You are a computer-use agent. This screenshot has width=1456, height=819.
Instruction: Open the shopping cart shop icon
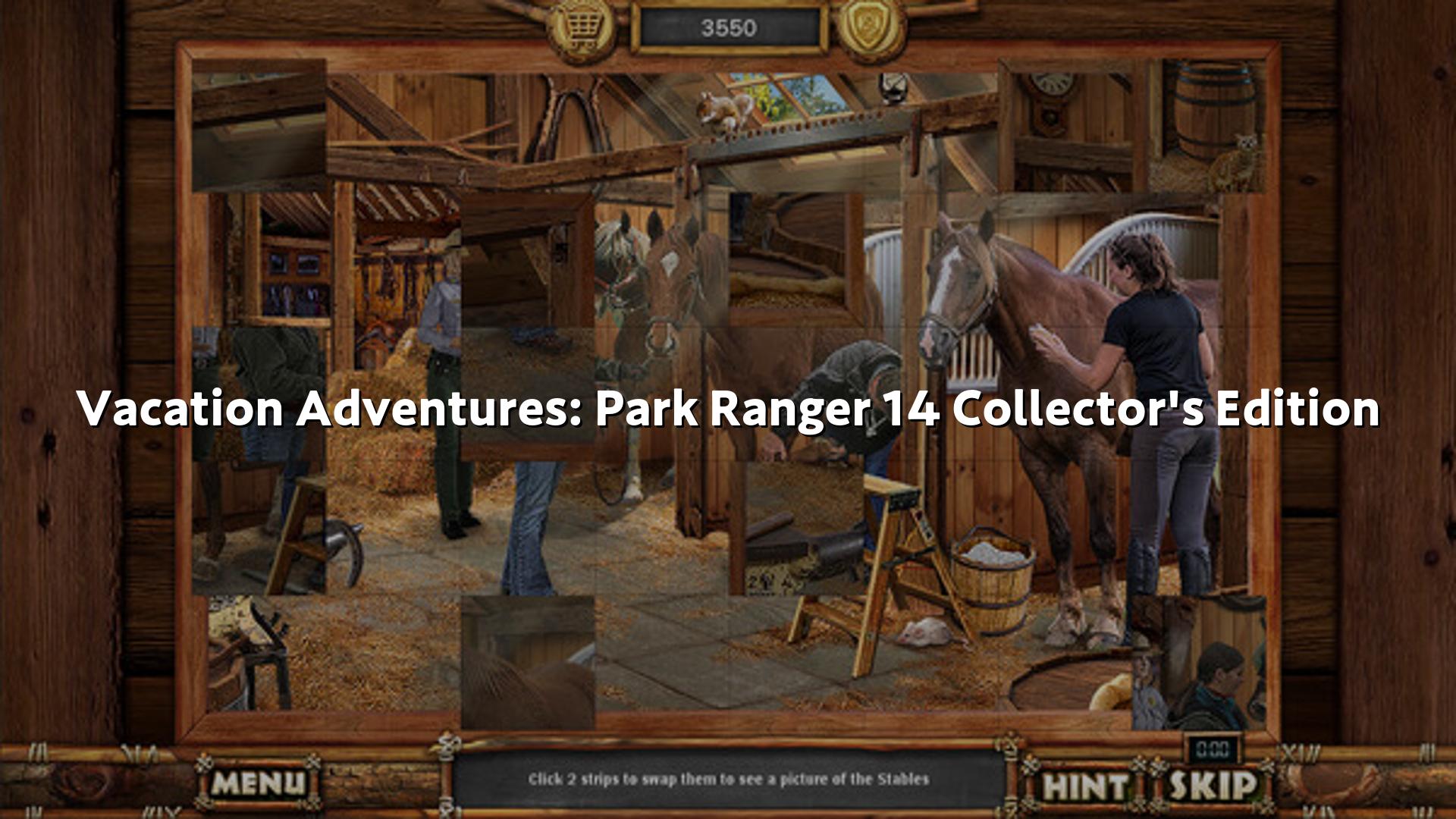point(581,30)
